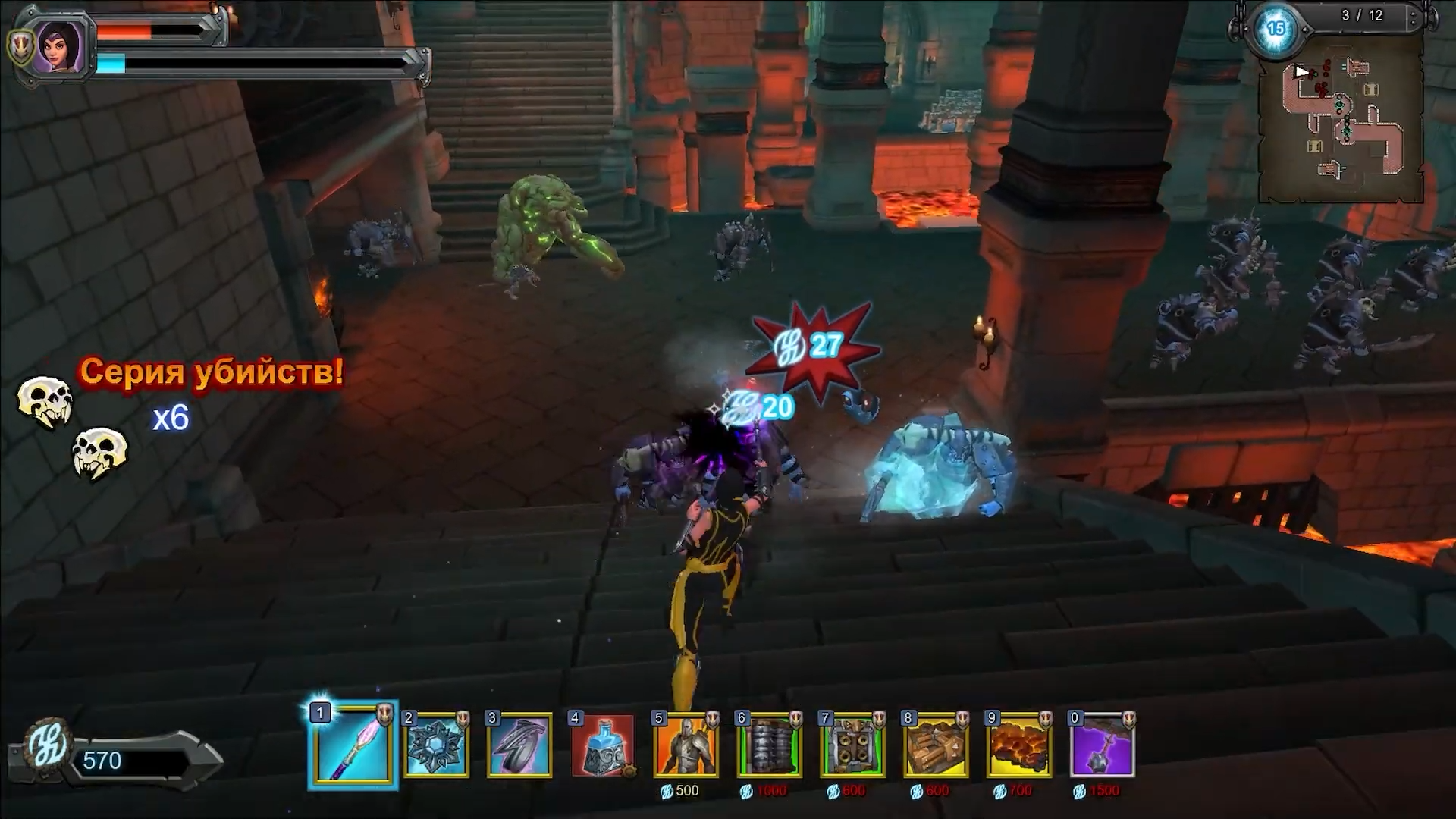The height and width of the screenshot is (819, 1456).
Task: Select the magic staff weapon slot
Action: (x=353, y=745)
